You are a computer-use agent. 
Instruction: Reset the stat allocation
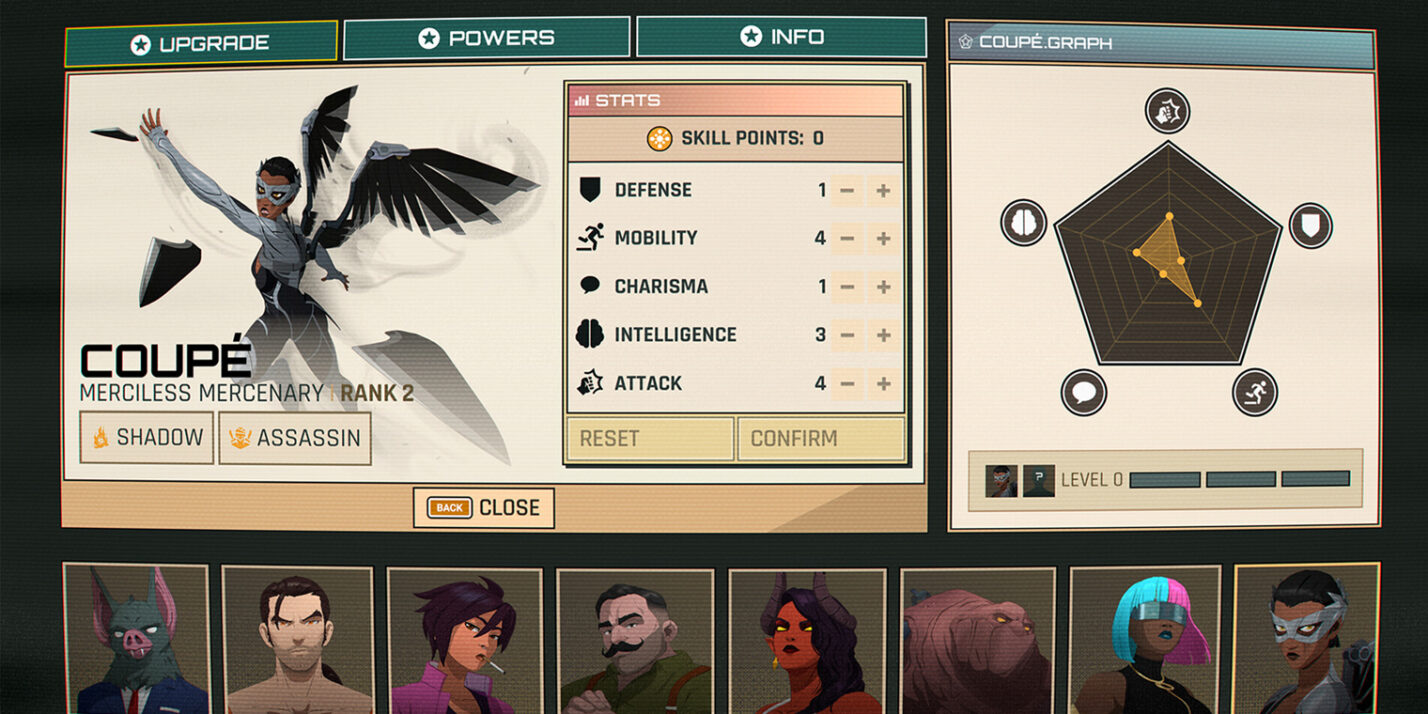click(650, 439)
